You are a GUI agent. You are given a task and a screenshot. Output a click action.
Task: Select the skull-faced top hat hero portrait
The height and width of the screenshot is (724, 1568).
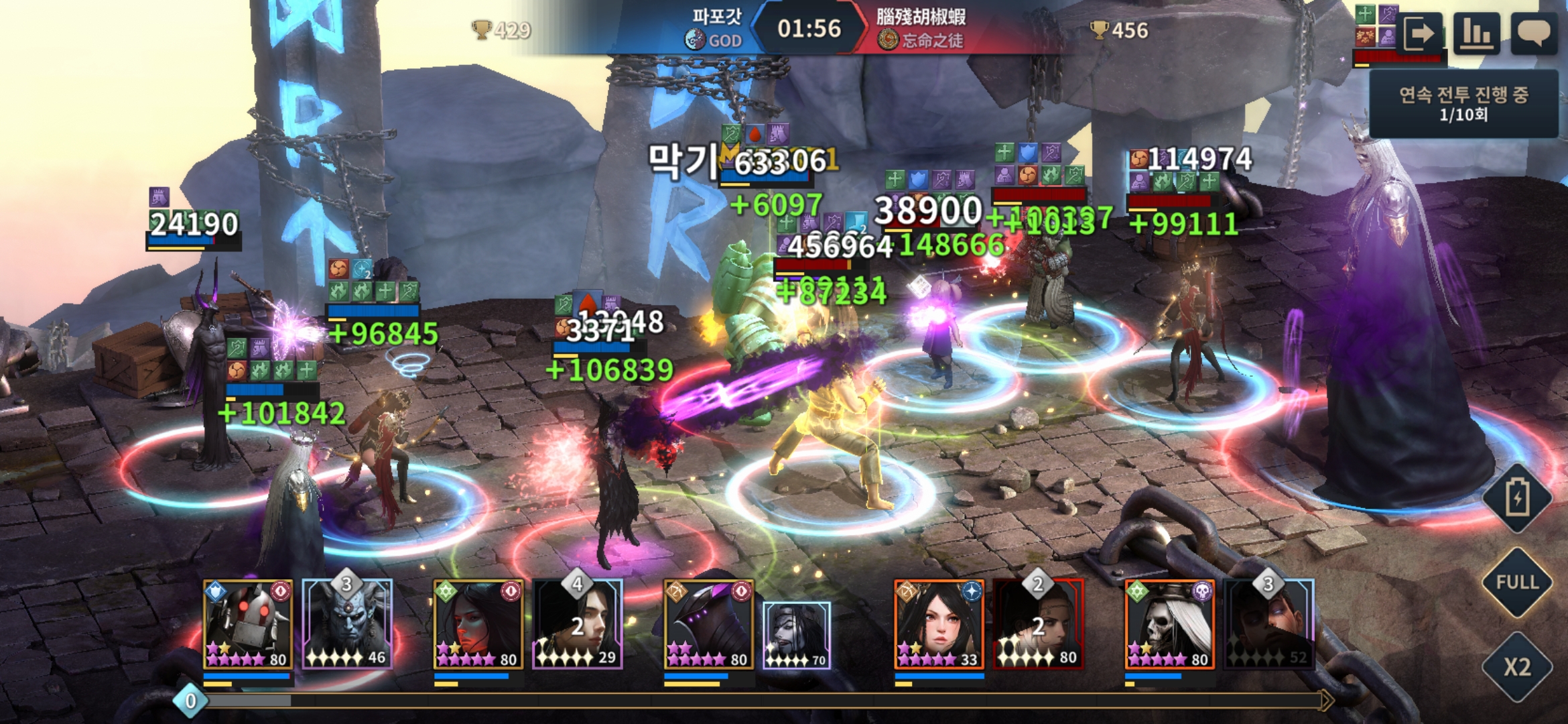coord(1169,625)
